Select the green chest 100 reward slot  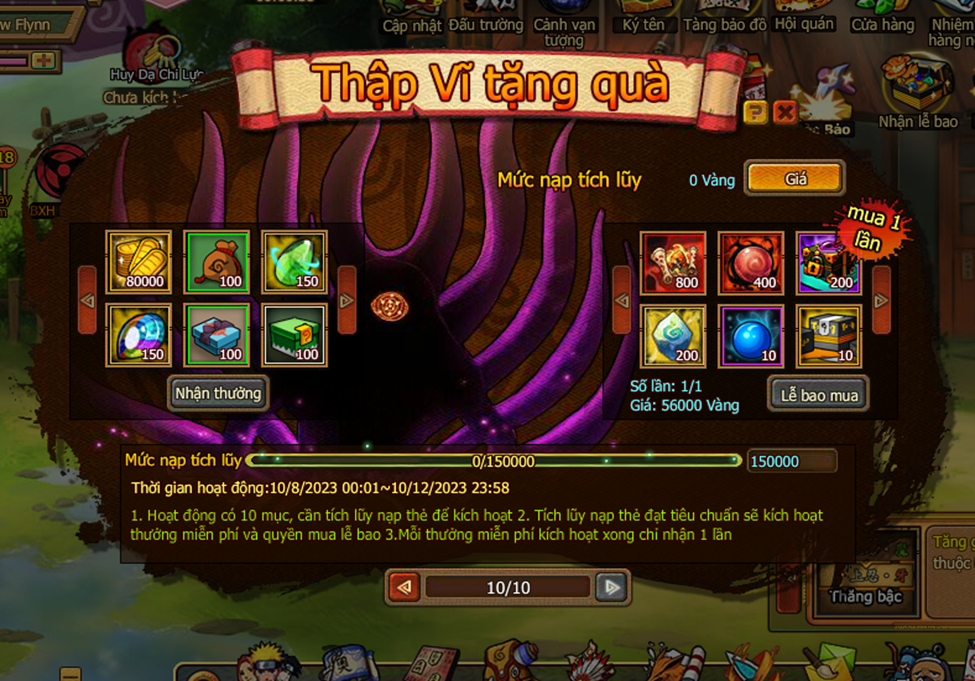295,335
